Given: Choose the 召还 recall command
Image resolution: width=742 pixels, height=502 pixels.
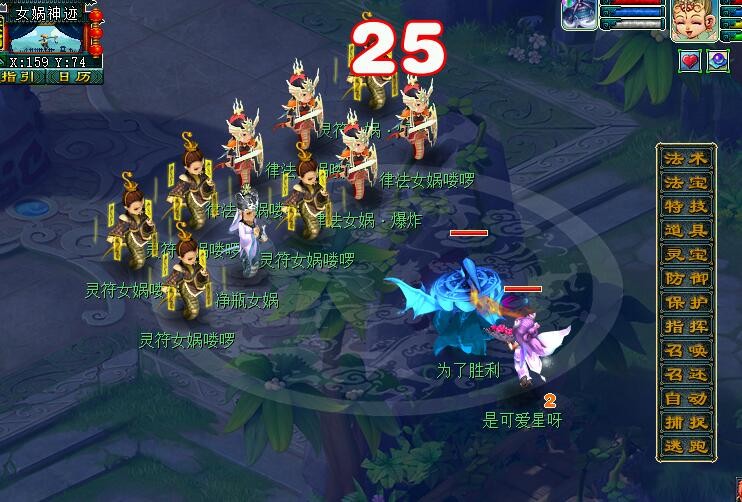Looking at the screenshot, I should 686,375.
